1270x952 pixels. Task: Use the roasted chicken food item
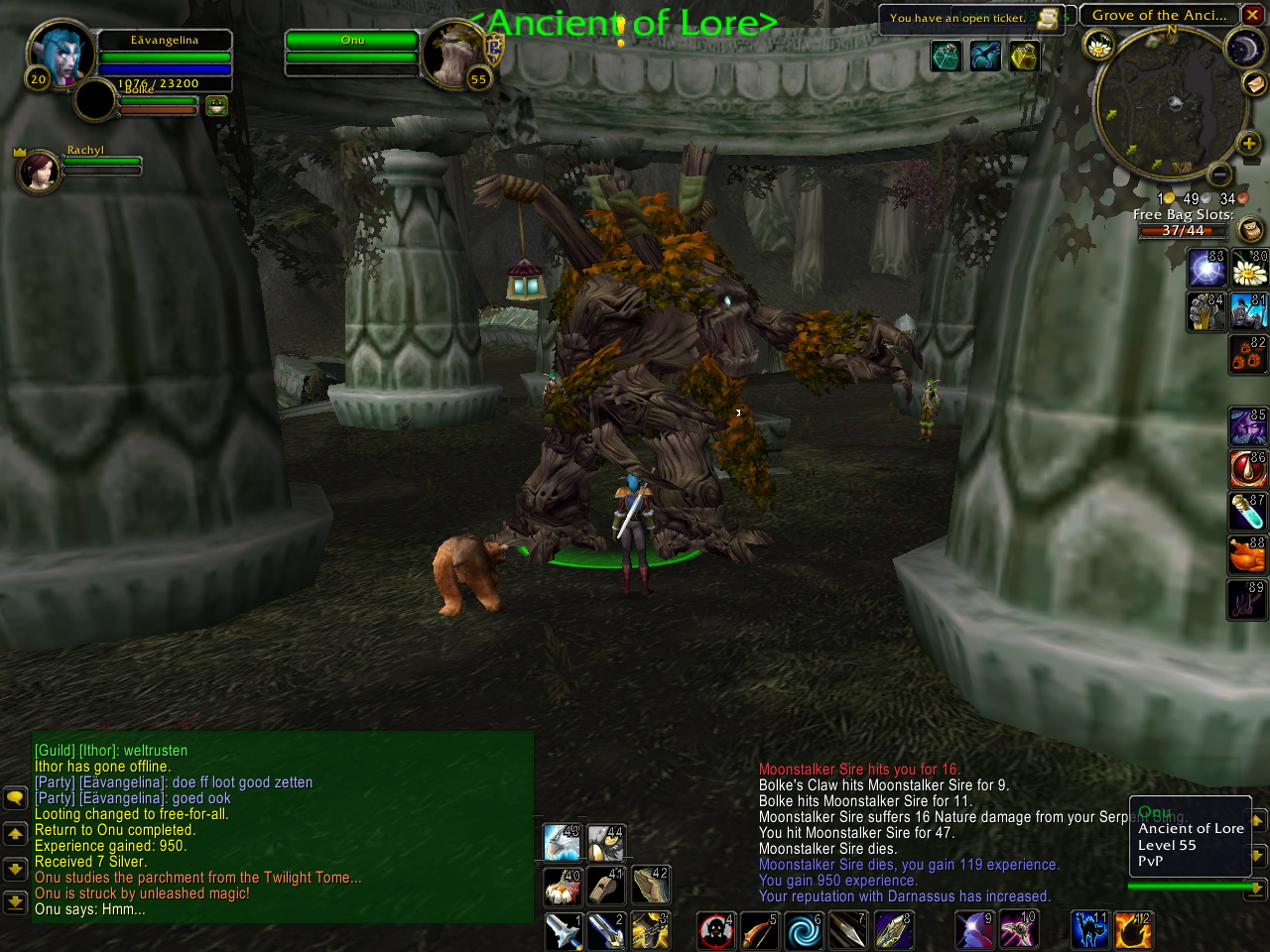1247,553
